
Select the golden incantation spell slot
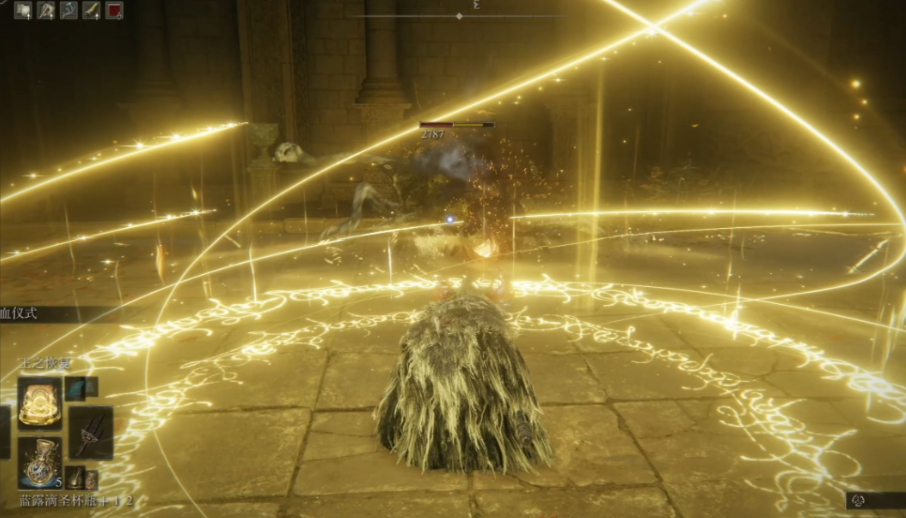click(40, 402)
